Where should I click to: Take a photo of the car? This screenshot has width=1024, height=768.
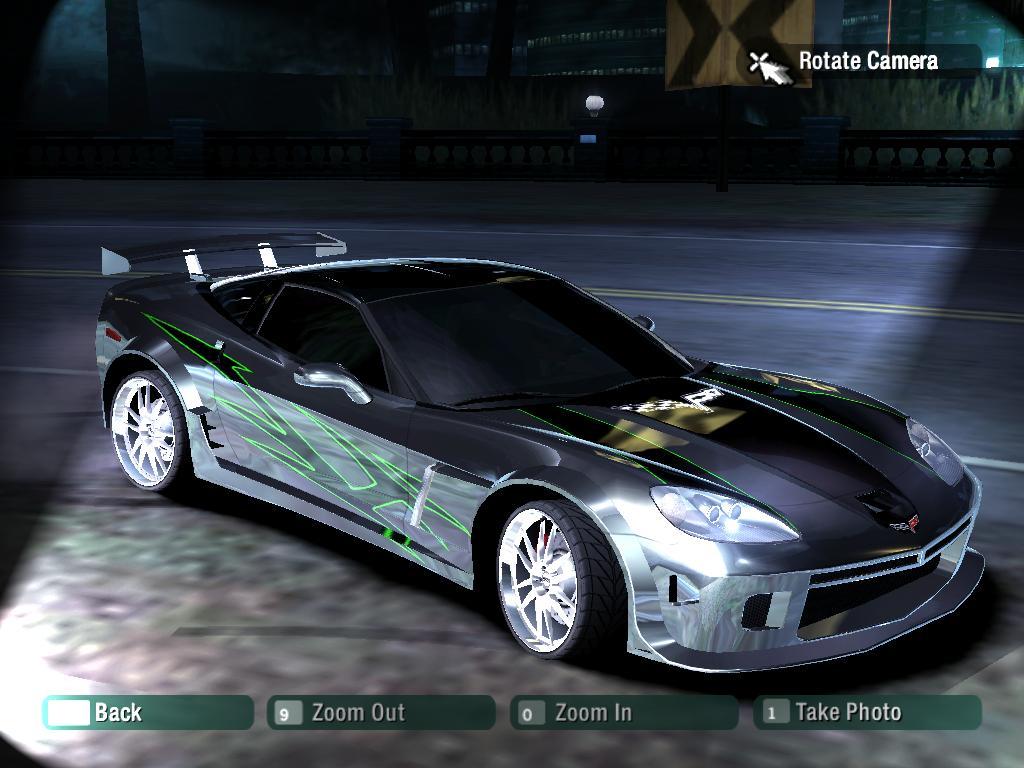pyautogui.click(x=867, y=712)
